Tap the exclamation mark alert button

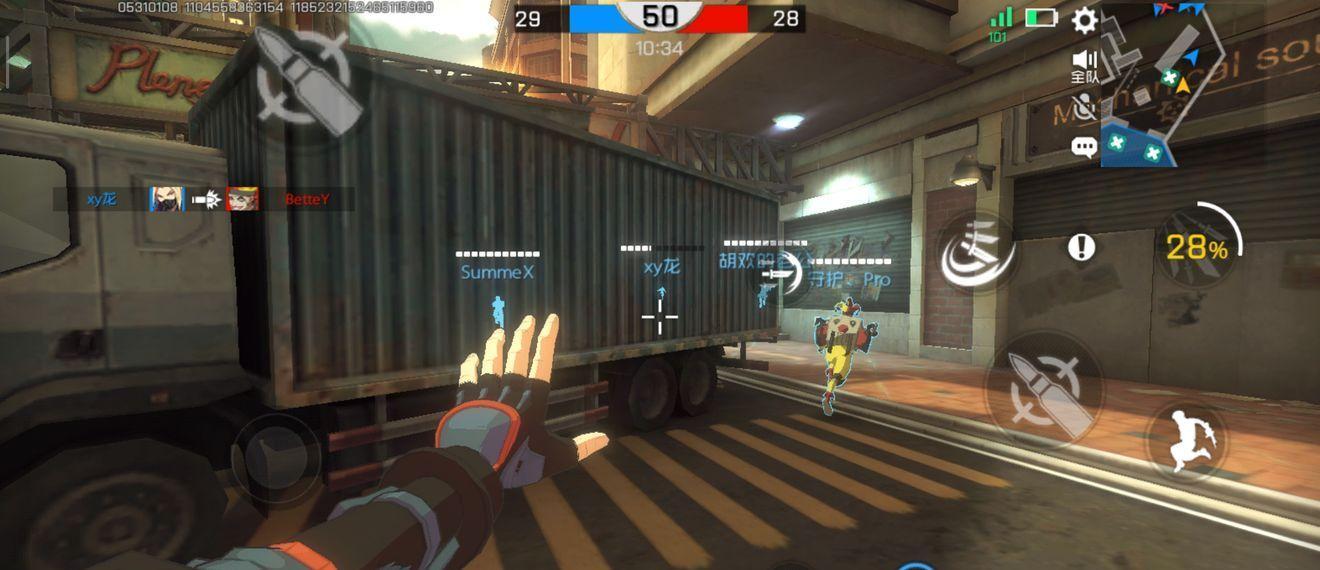(1081, 247)
